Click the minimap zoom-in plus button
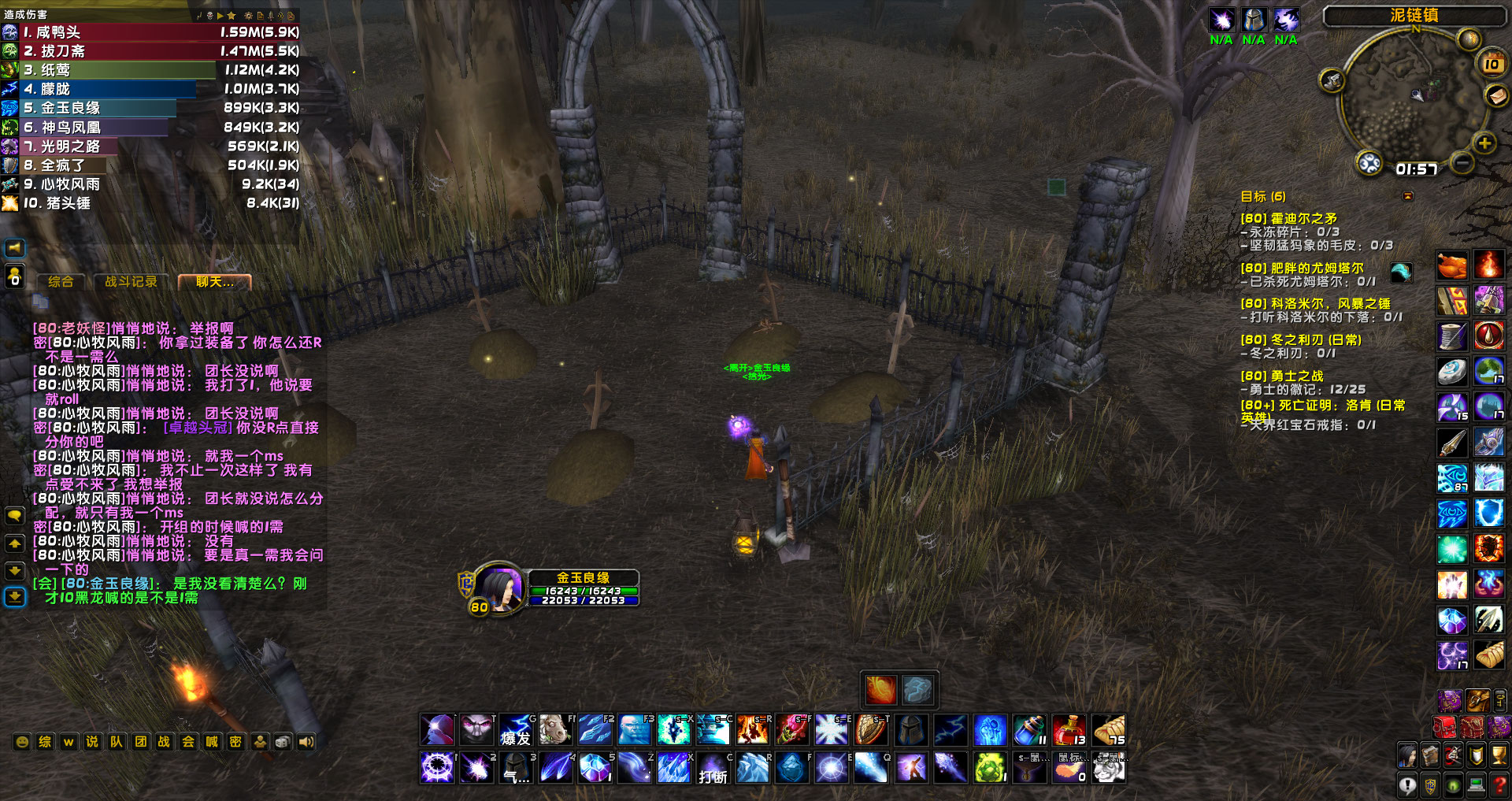Screen dimensions: 1512x801 coord(1484,143)
